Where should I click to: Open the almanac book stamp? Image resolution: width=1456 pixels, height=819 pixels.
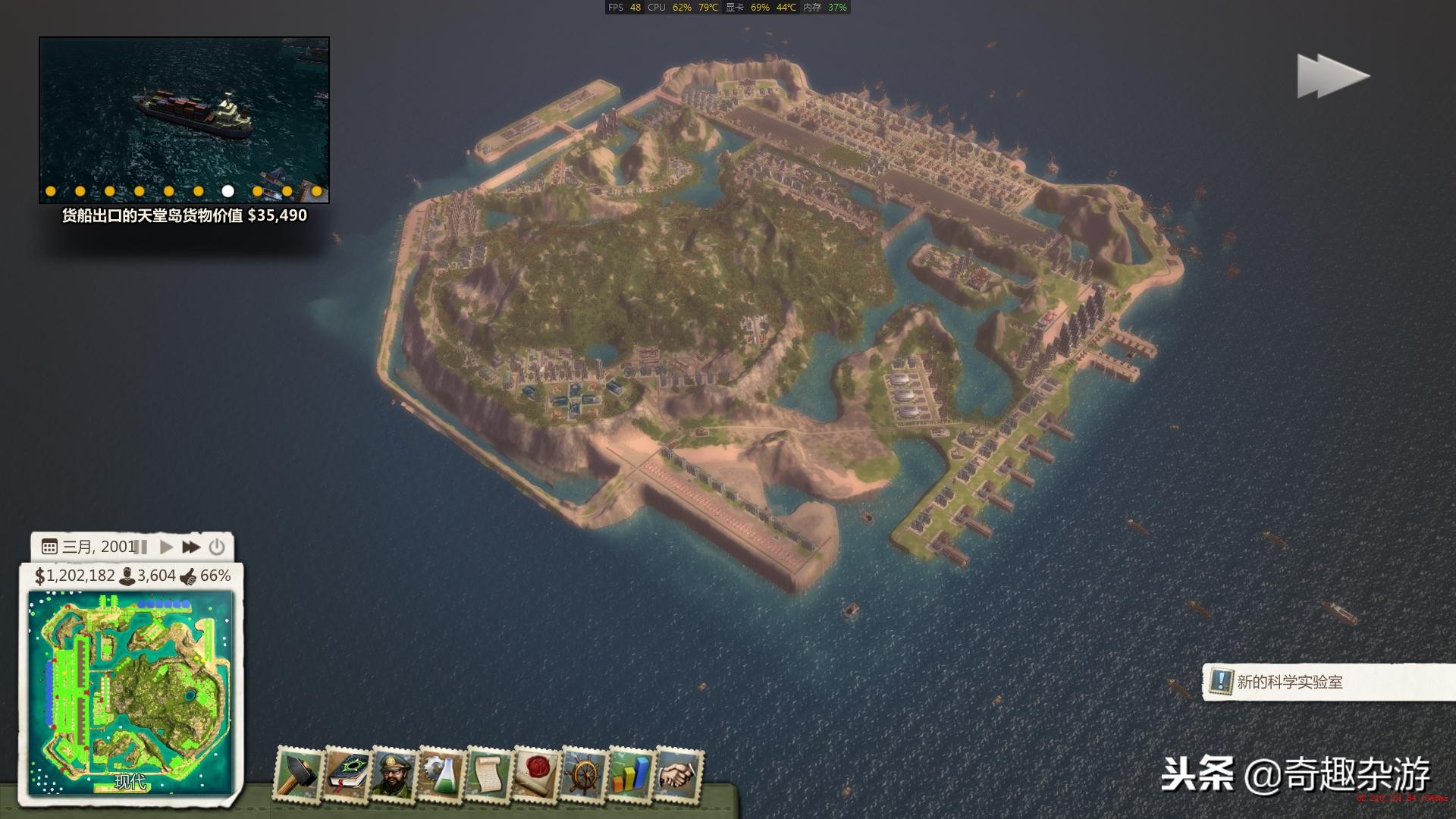pyautogui.click(x=347, y=775)
